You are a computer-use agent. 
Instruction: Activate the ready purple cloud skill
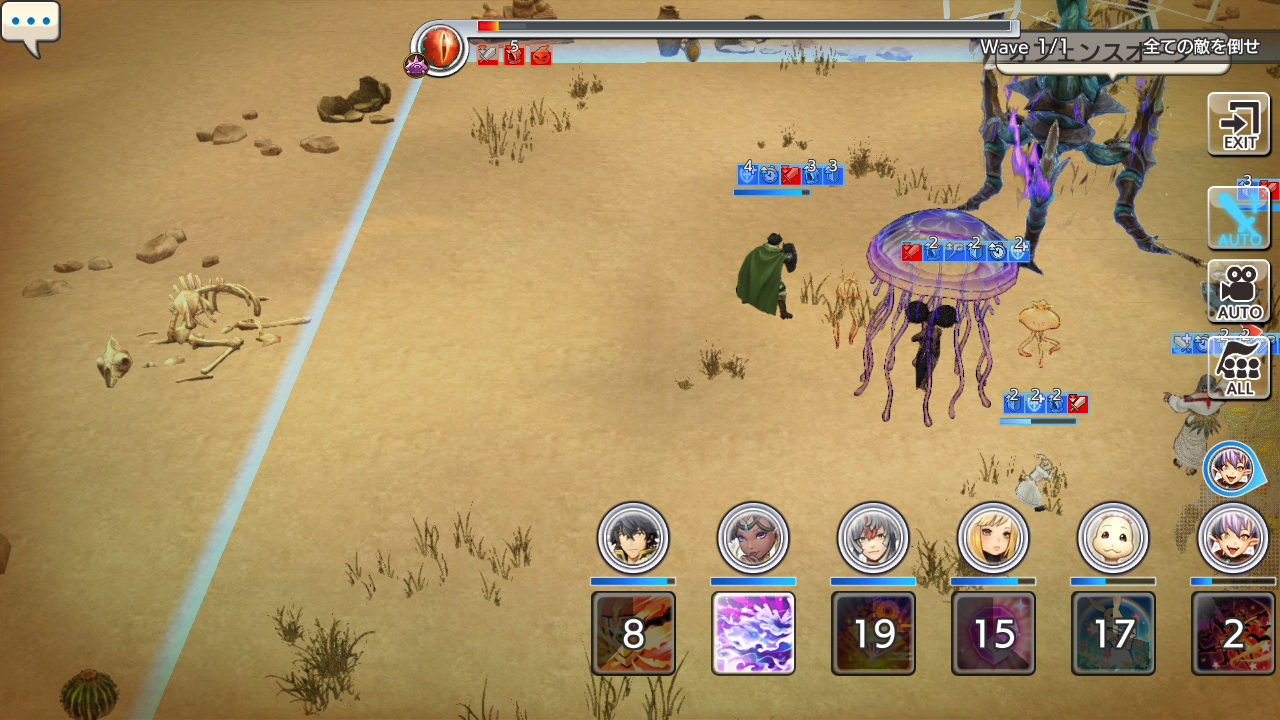click(753, 633)
